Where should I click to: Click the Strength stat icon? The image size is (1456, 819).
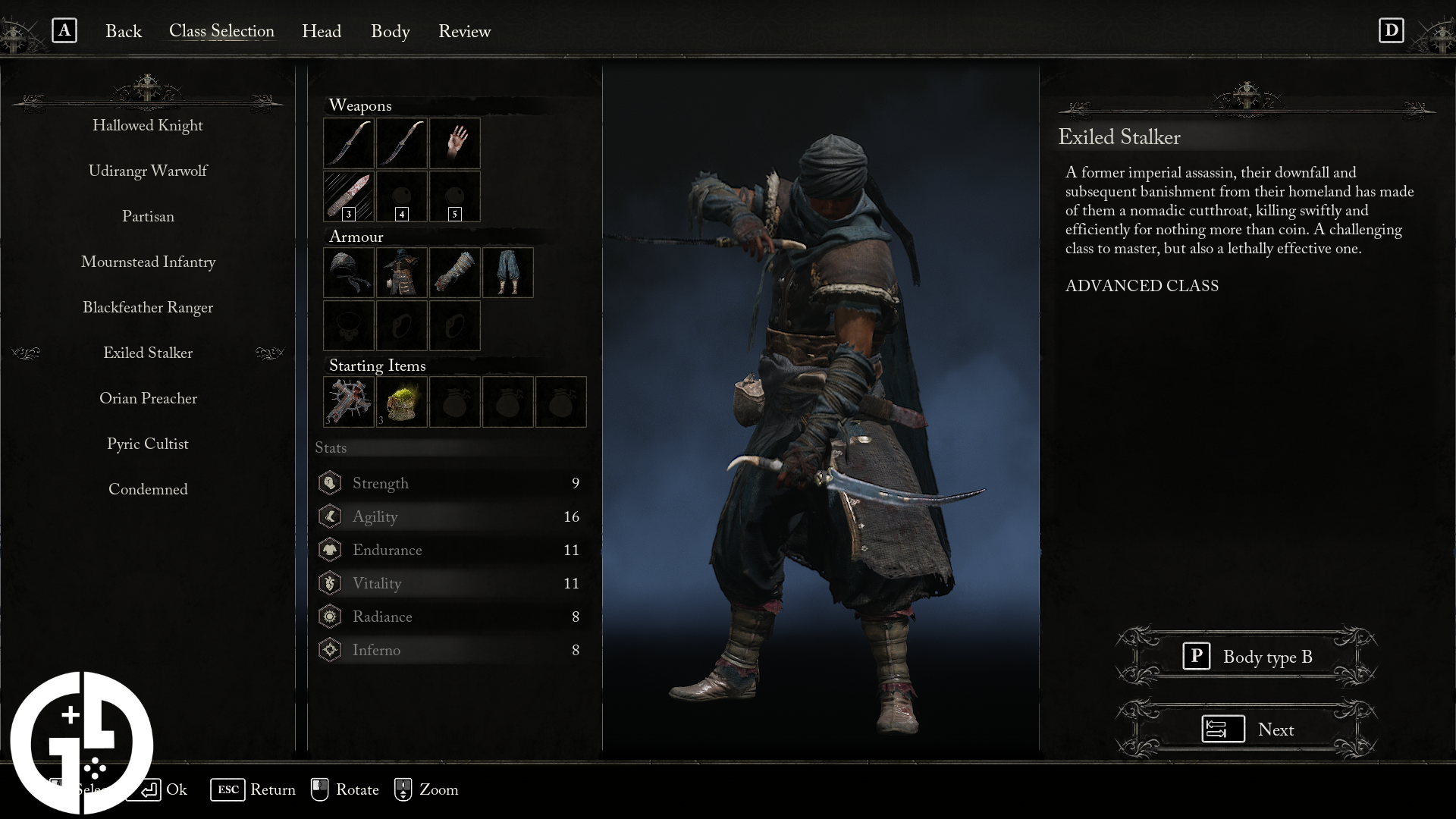330,483
